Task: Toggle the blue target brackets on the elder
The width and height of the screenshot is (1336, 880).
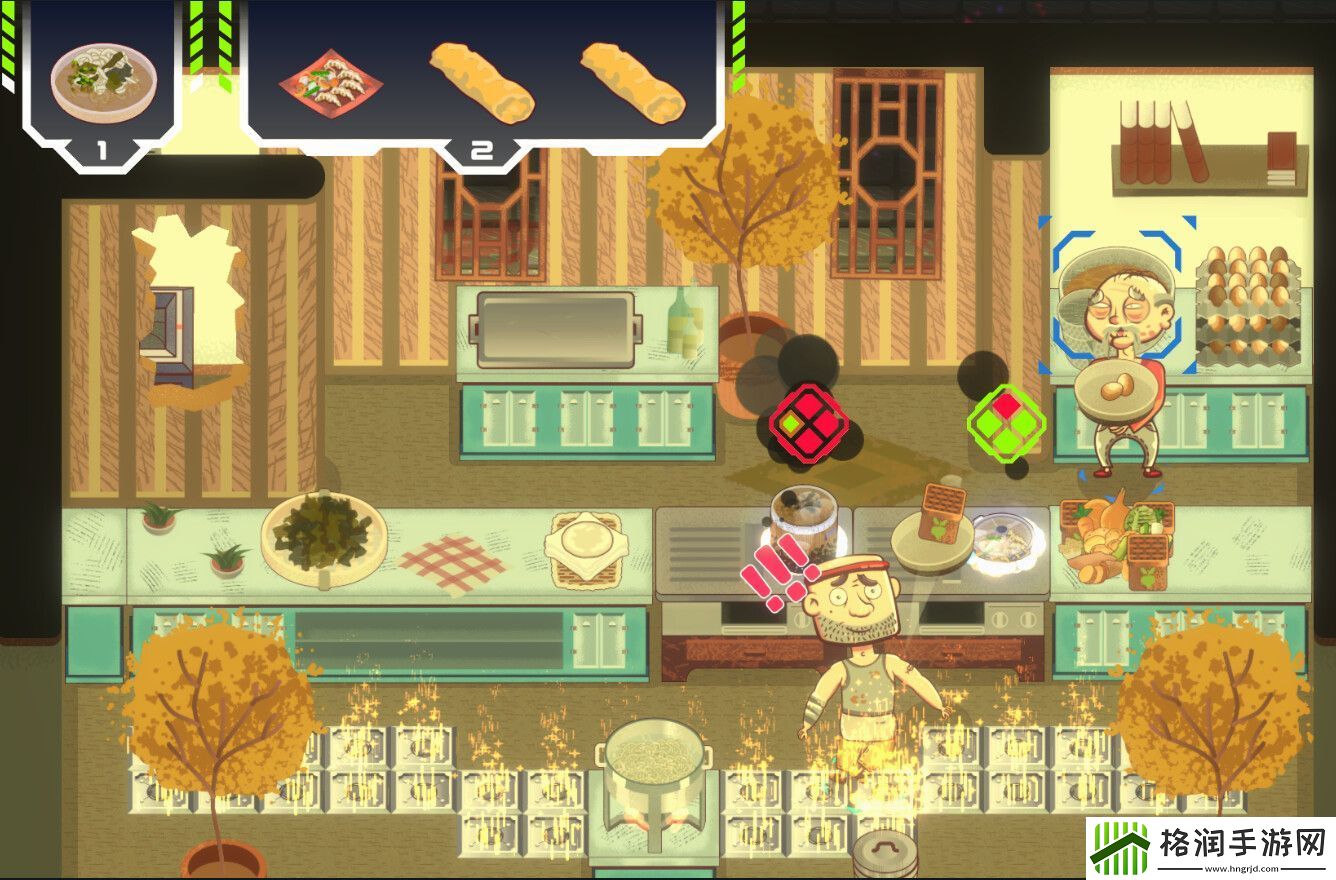Action: [1122, 300]
